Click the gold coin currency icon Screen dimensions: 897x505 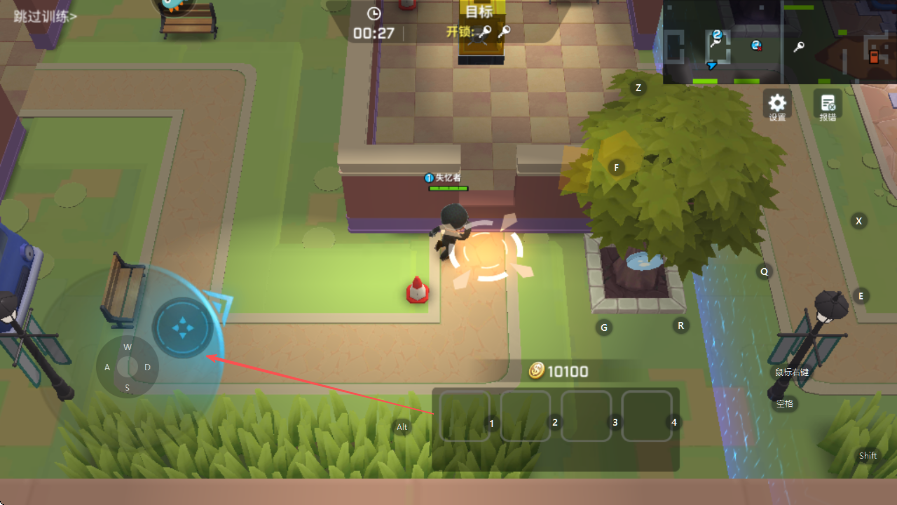coord(537,371)
